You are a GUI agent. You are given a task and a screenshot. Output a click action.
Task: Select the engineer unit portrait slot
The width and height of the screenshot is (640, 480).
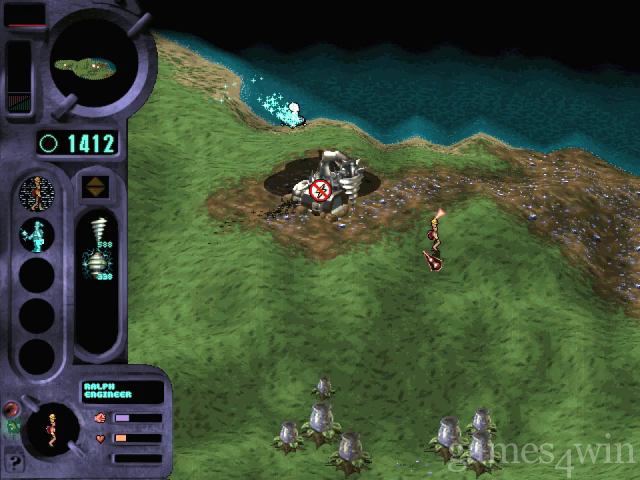[x=37, y=191]
